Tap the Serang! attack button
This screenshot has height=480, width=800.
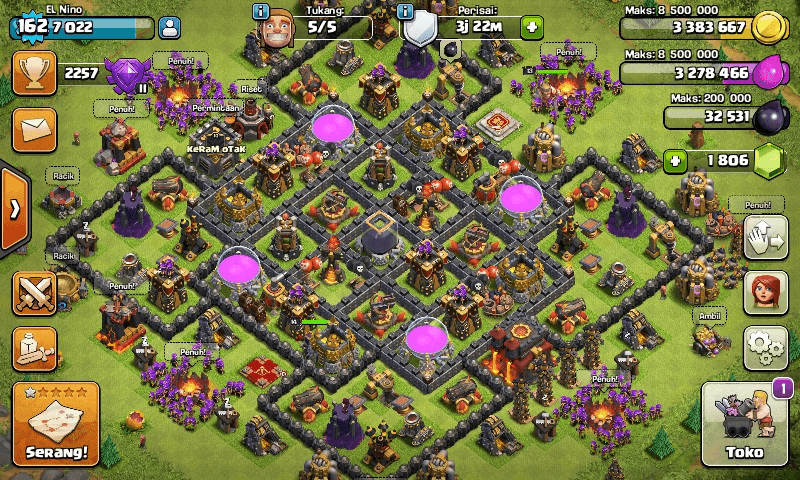coord(56,424)
